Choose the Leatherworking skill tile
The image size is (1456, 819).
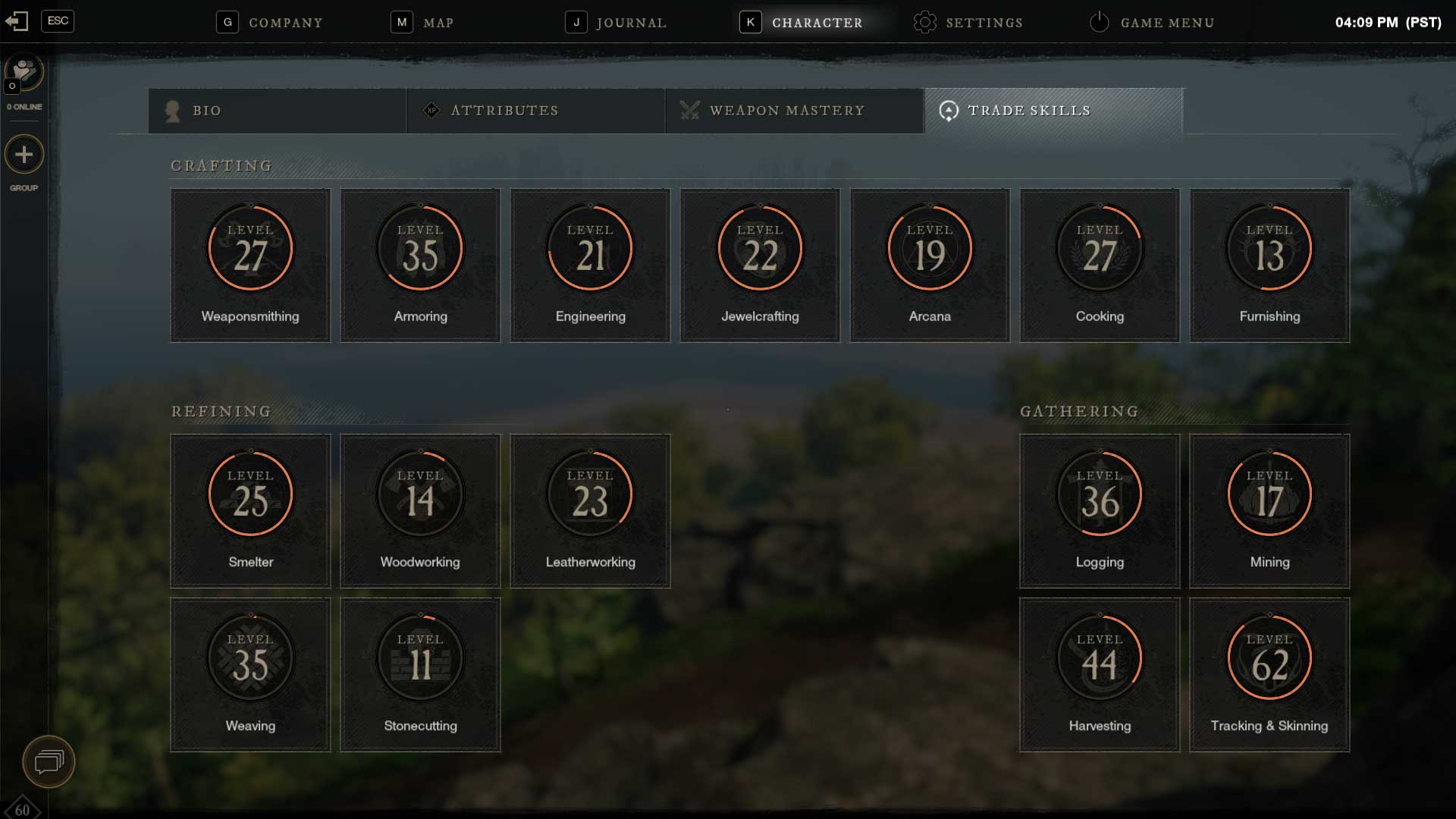[x=590, y=511]
